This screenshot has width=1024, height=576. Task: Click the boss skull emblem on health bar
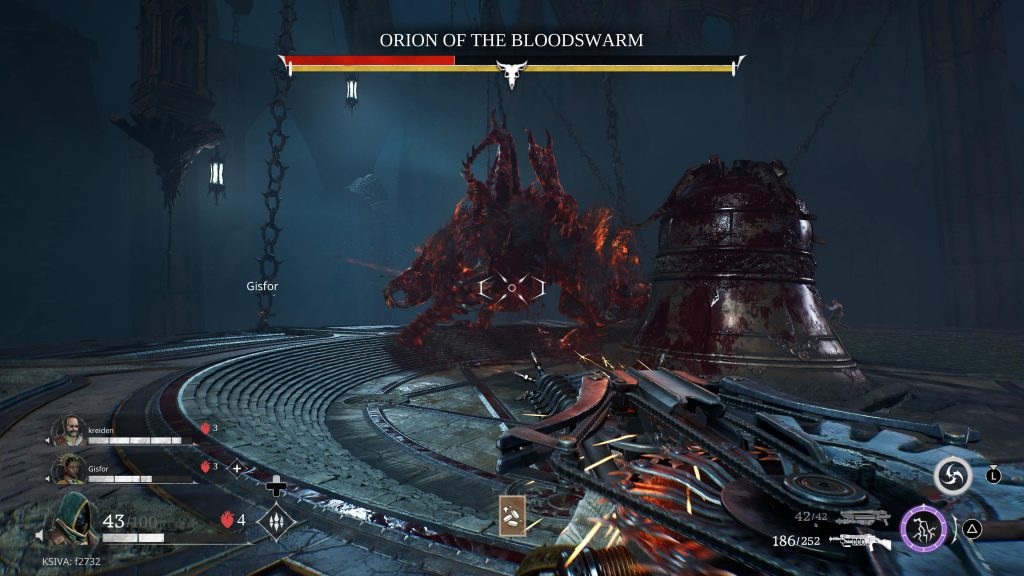(512, 74)
